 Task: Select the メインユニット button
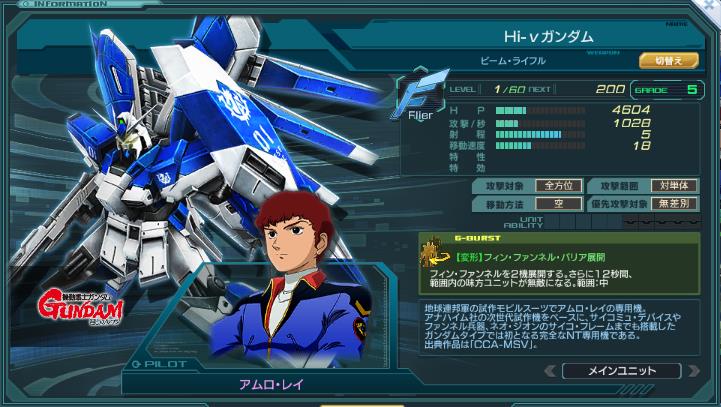pos(621,371)
